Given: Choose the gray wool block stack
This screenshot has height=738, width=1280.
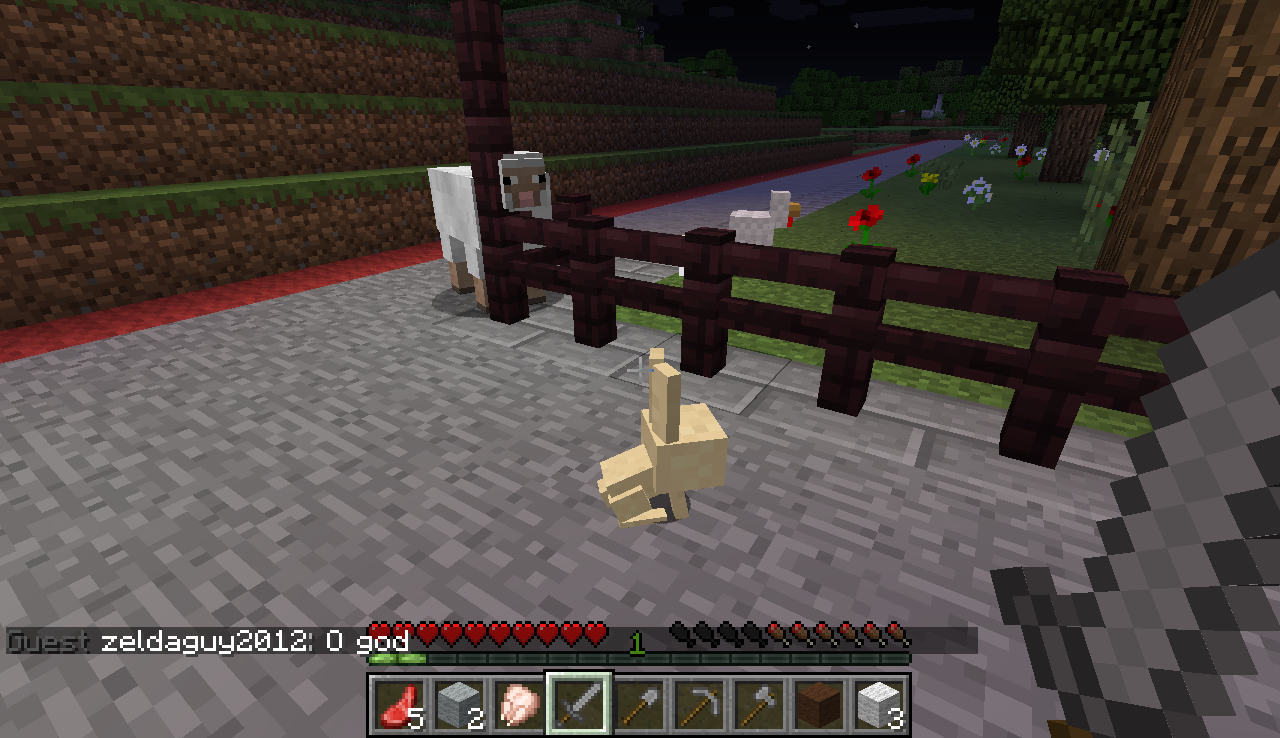Looking at the screenshot, I should pyautogui.click(x=458, y=704).
